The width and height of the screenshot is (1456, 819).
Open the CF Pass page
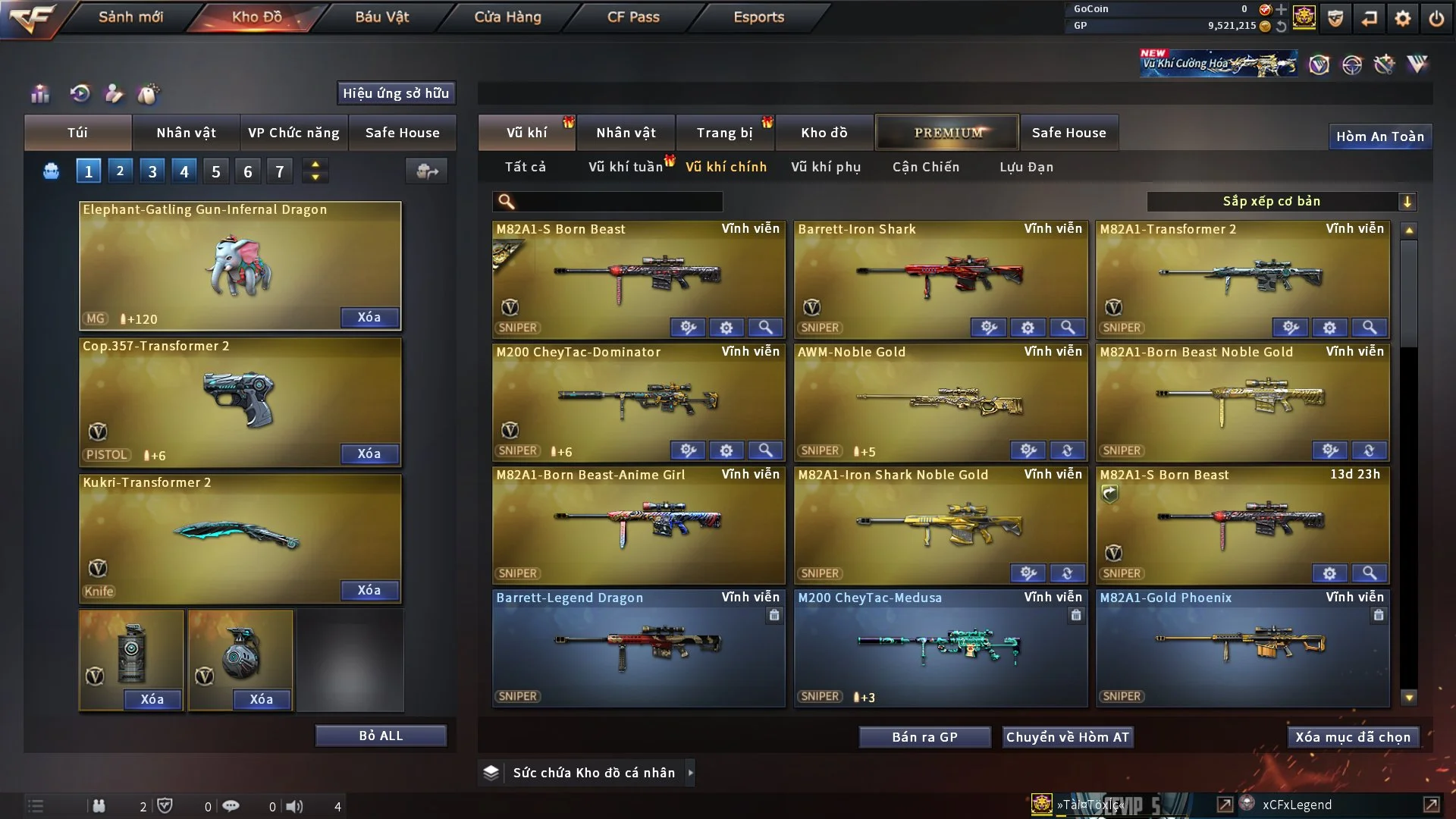pyautogui.click(x=633, y=17)
